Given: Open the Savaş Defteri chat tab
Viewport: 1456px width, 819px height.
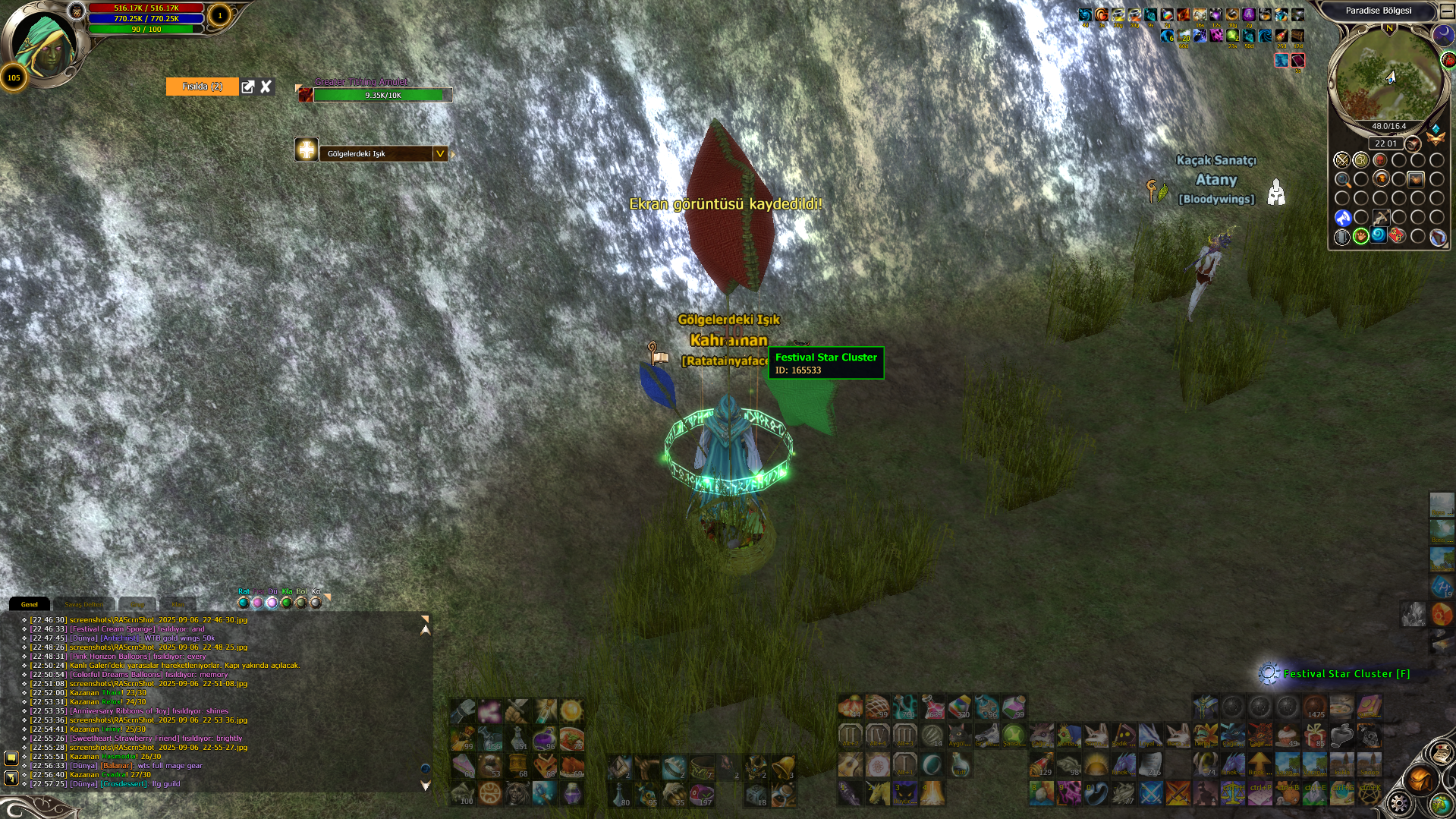Looking at the screenshot, I should pos(83,604).
